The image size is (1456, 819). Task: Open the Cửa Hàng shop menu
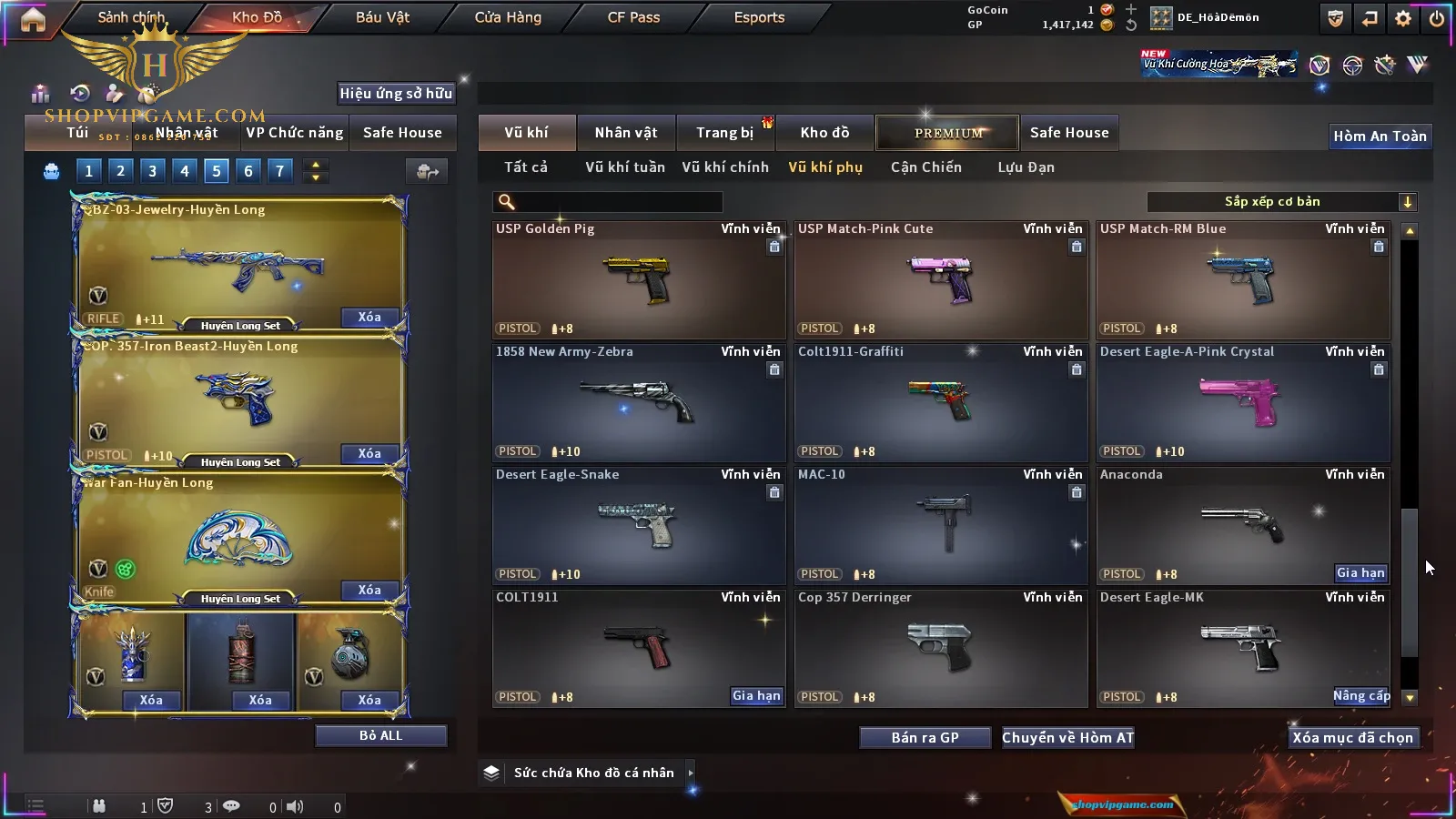point(508,17)
